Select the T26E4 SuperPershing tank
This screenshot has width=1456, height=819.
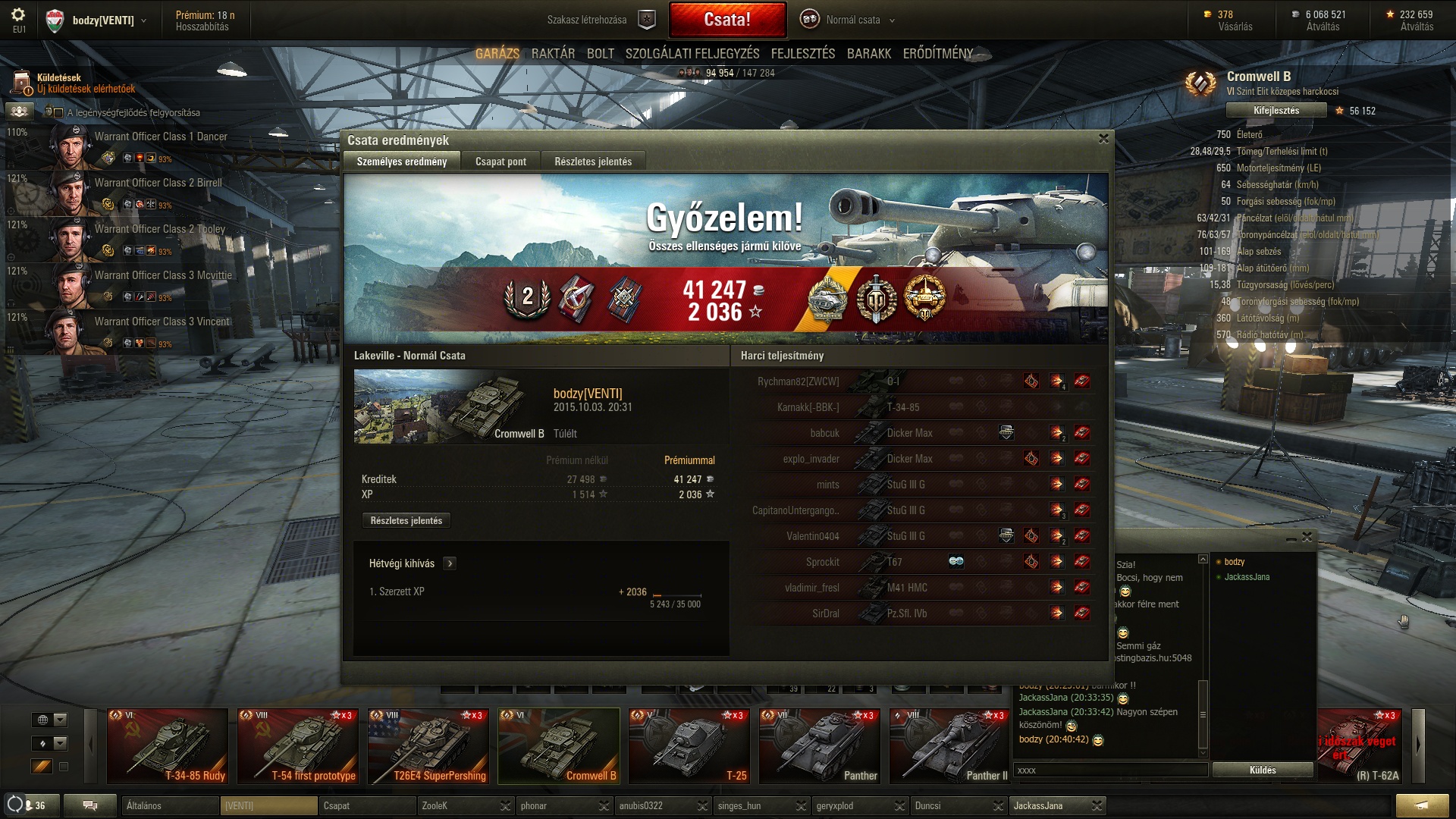click(428, 745)
